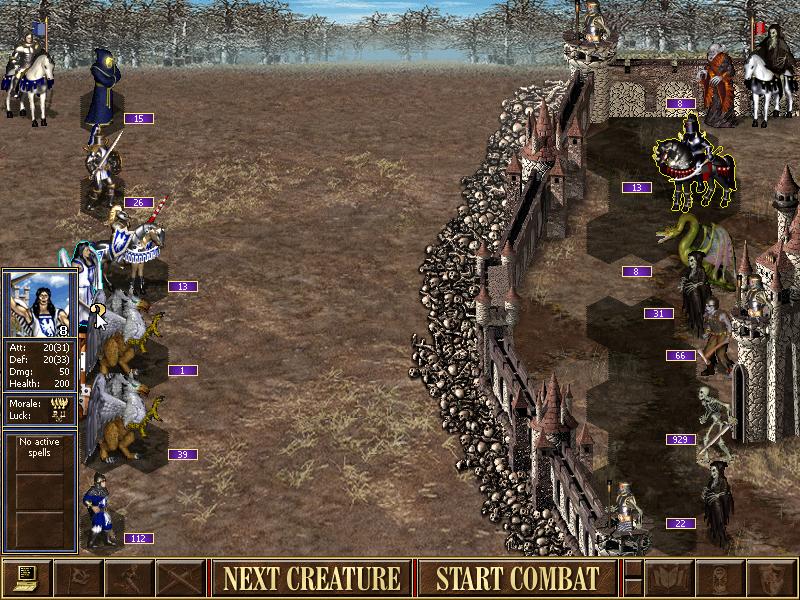Click Start Combat to begin the battle
This screenshot has width=800, height=600.
pyautogui.click(x=516, y=578)
